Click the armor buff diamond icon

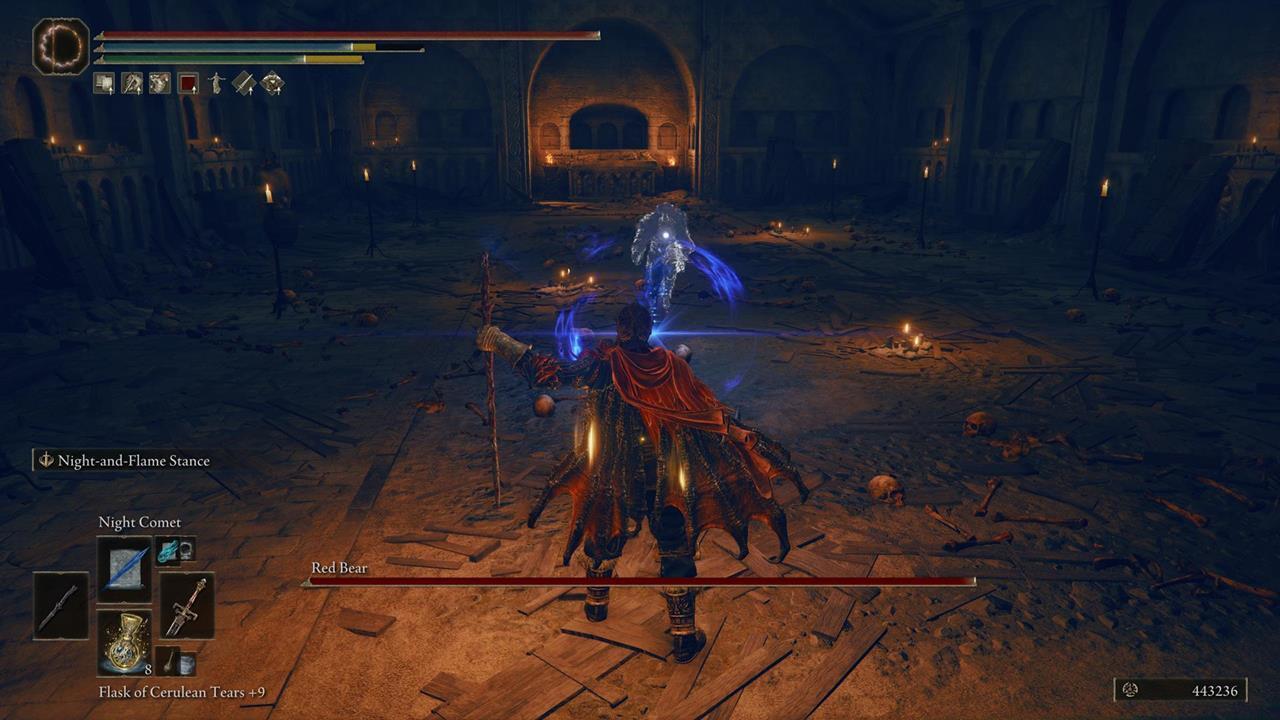pos(271,83)
